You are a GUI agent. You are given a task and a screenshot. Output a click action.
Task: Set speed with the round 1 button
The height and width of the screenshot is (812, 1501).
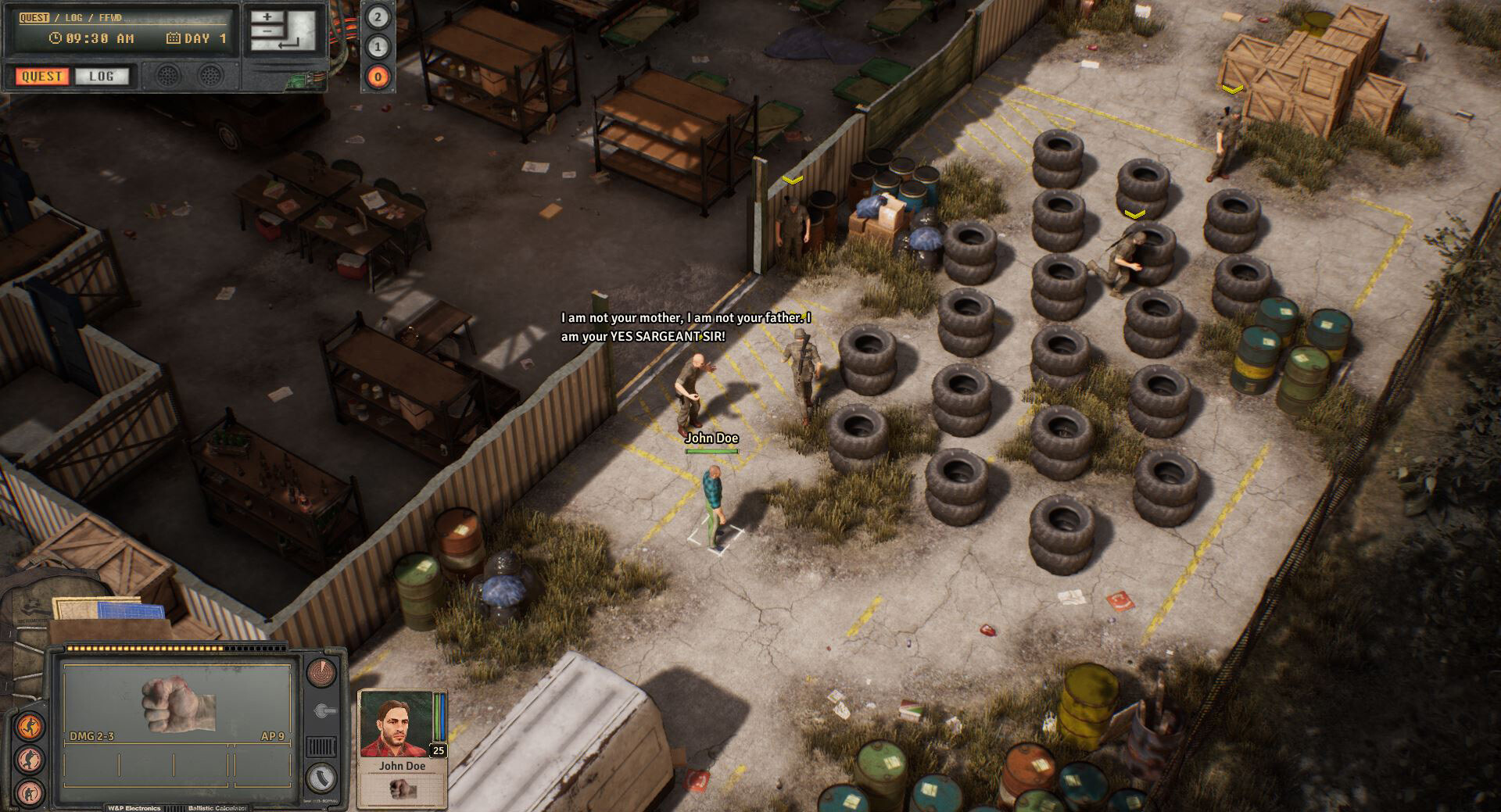[378, 47]
